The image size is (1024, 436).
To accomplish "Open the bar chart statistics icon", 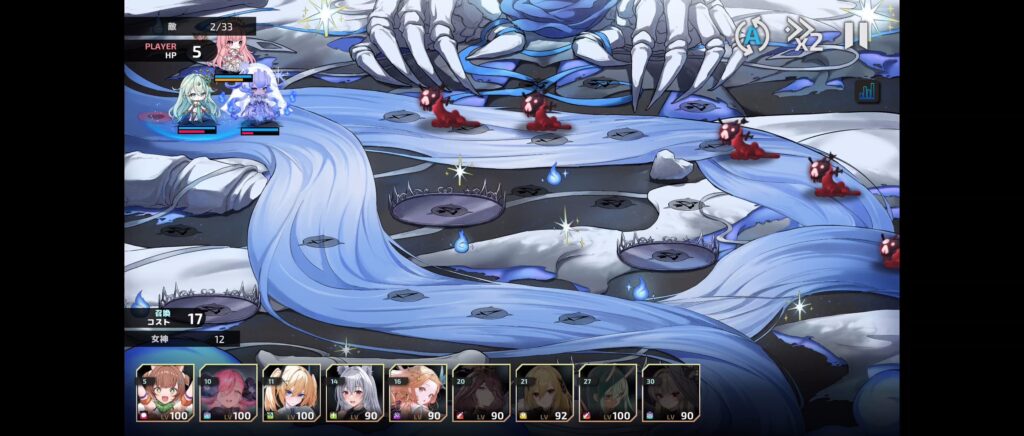I will point(868,91).
